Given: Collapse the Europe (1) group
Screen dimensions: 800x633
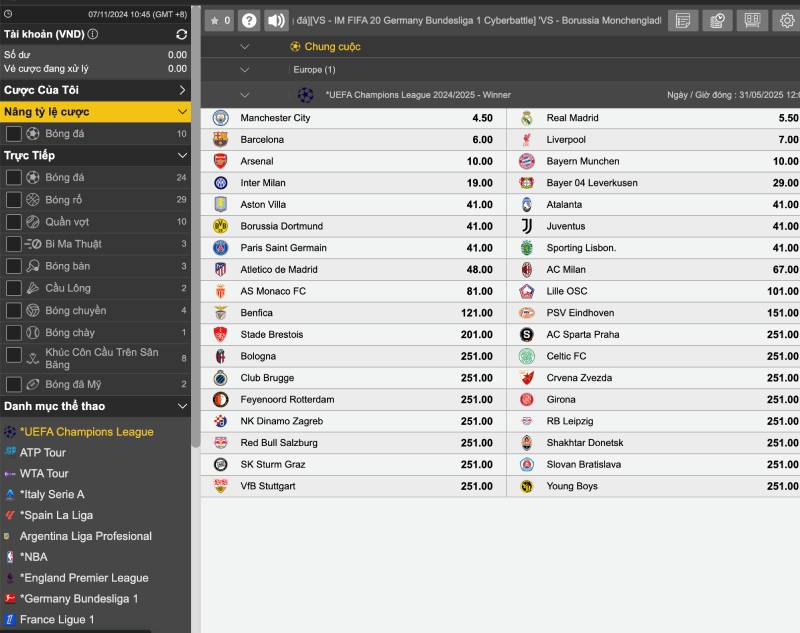Looking at the screenshot, I should [x=245, y=70].
